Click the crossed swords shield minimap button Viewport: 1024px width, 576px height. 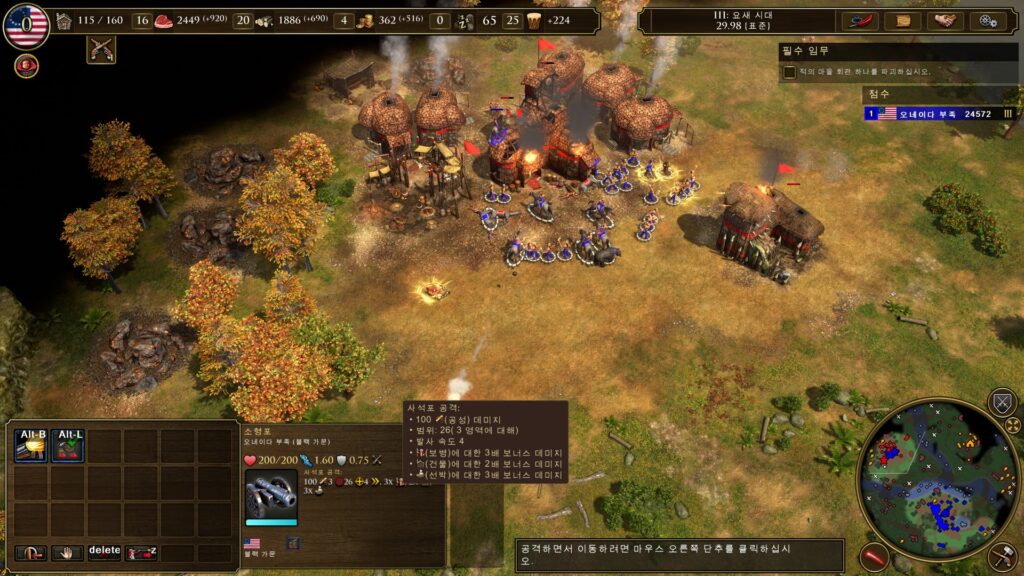1001,403
